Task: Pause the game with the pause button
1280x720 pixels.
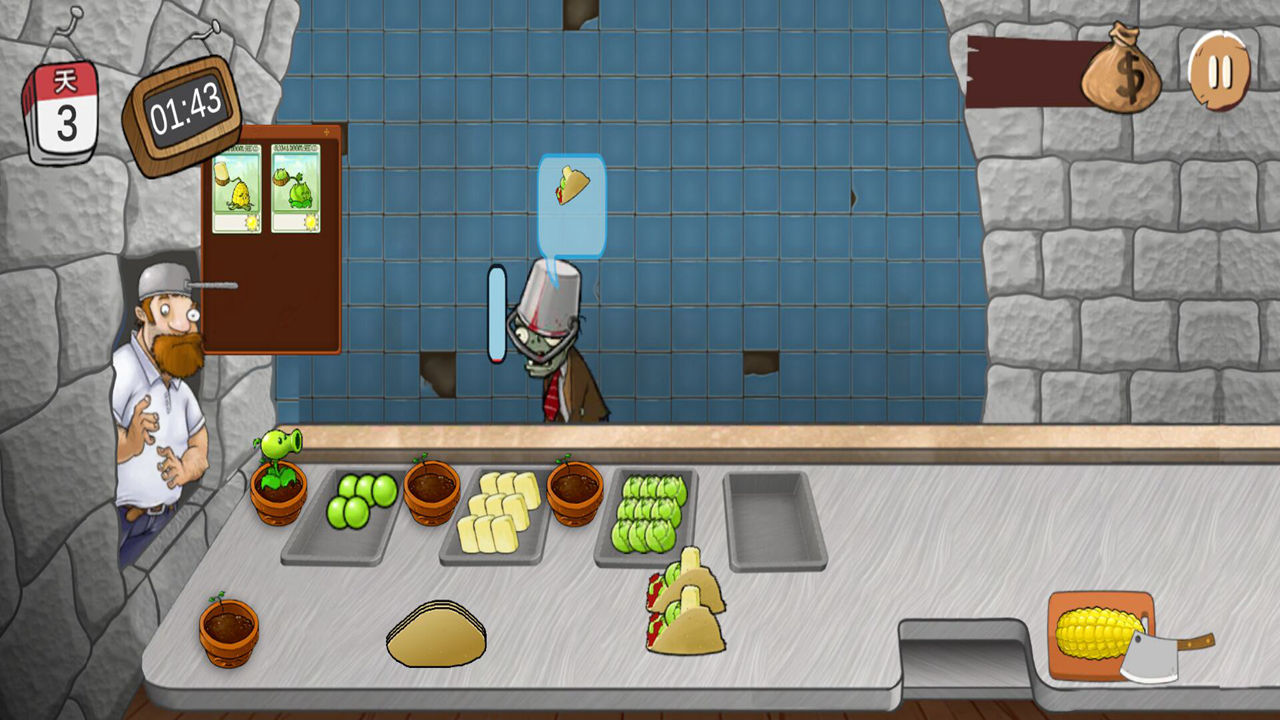Action: point(1219,69)
